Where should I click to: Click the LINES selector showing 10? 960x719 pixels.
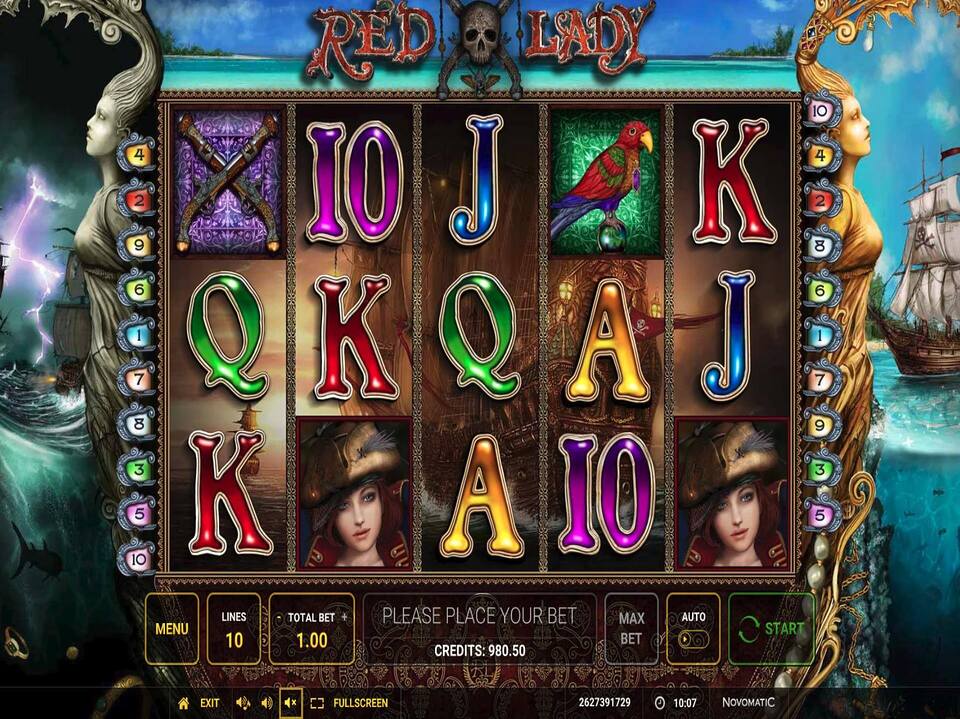(x=233, y=629)
